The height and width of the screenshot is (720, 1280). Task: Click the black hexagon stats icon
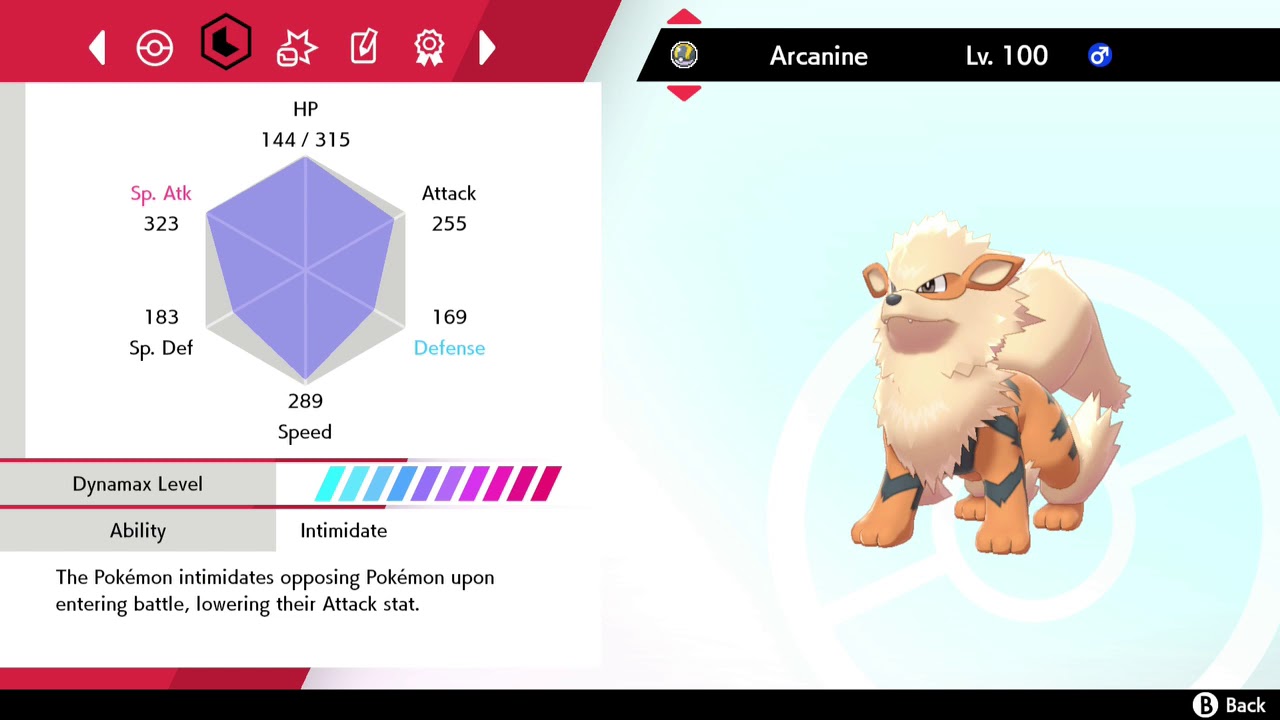(x=226, y=44)
